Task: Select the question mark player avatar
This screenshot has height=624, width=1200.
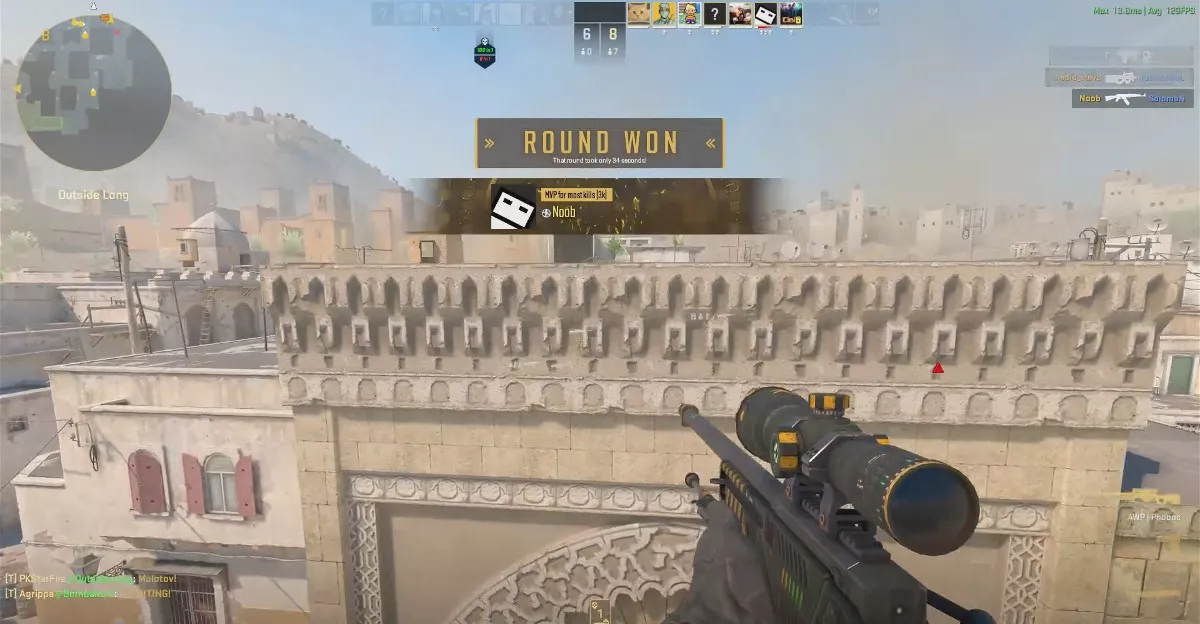Action: (714, 14)
